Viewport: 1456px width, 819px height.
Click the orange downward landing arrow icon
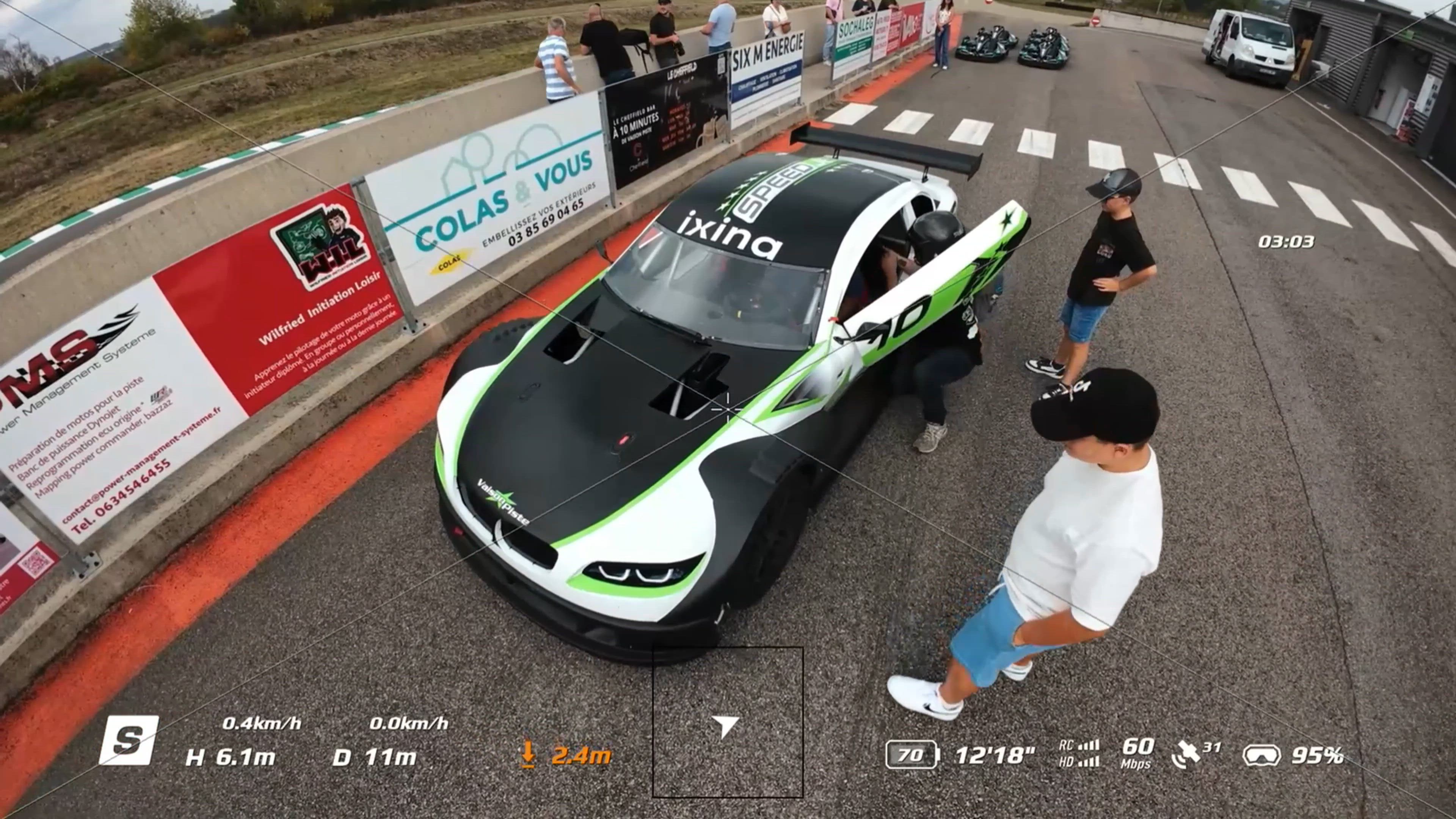[527, 755]
